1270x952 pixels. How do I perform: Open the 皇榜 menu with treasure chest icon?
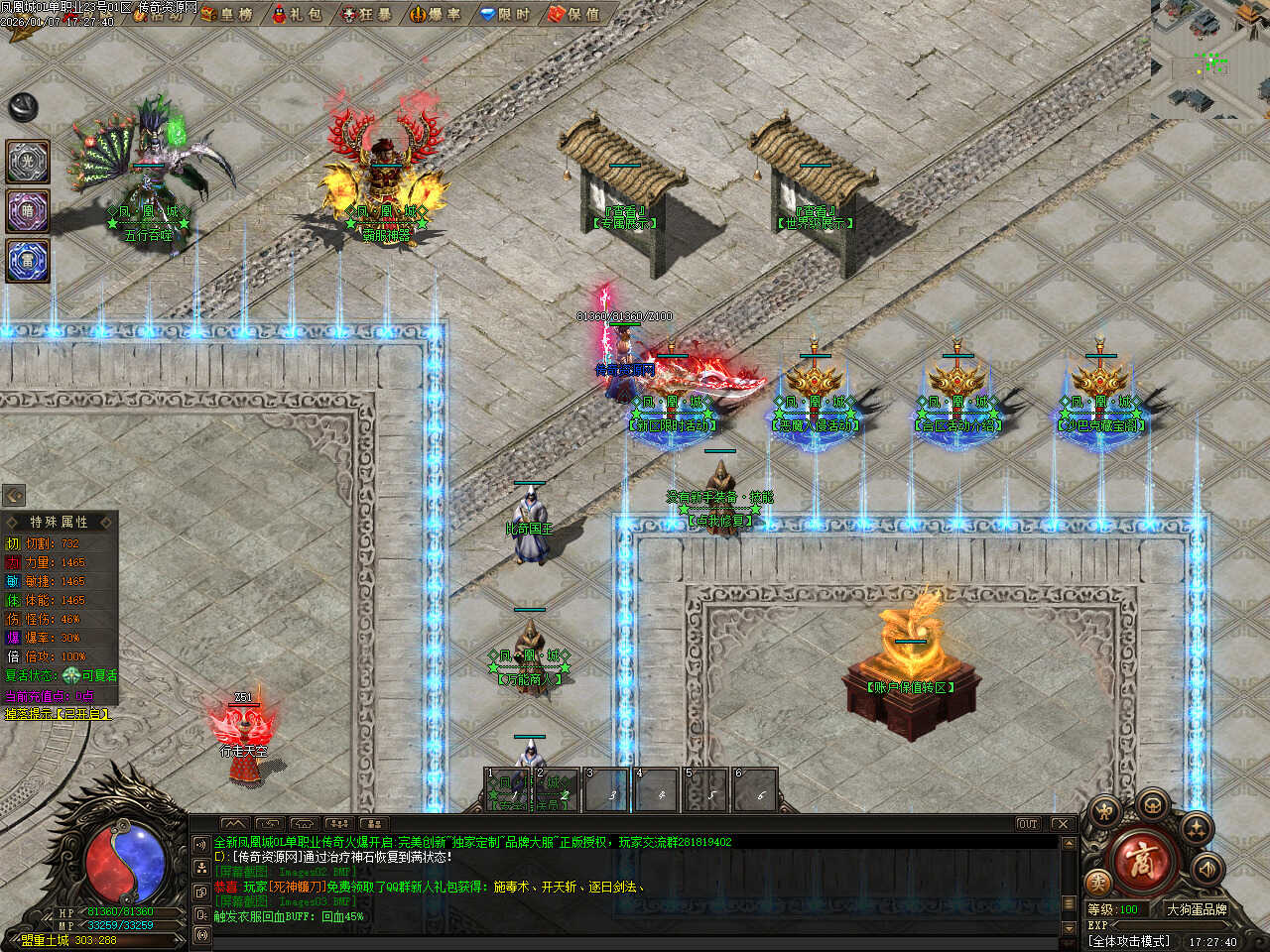(x=226, y=14)
